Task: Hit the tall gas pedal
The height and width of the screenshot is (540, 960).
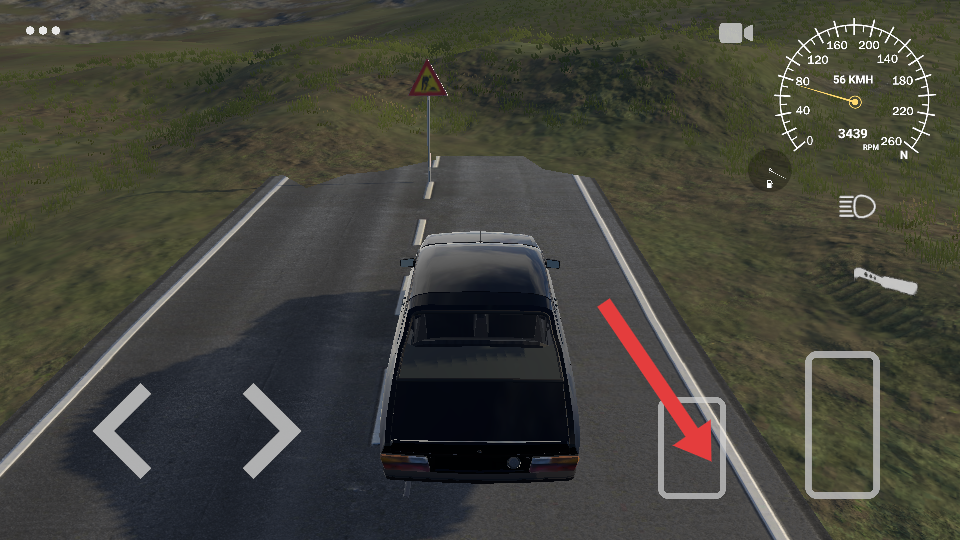Action: [x=842, y=425]
